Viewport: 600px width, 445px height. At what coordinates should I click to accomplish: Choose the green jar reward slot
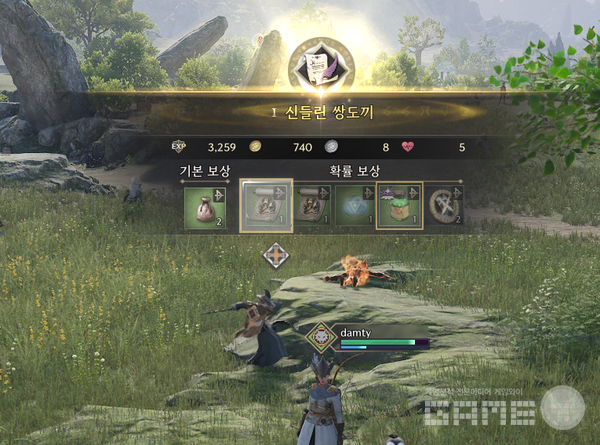click(399, 206)
